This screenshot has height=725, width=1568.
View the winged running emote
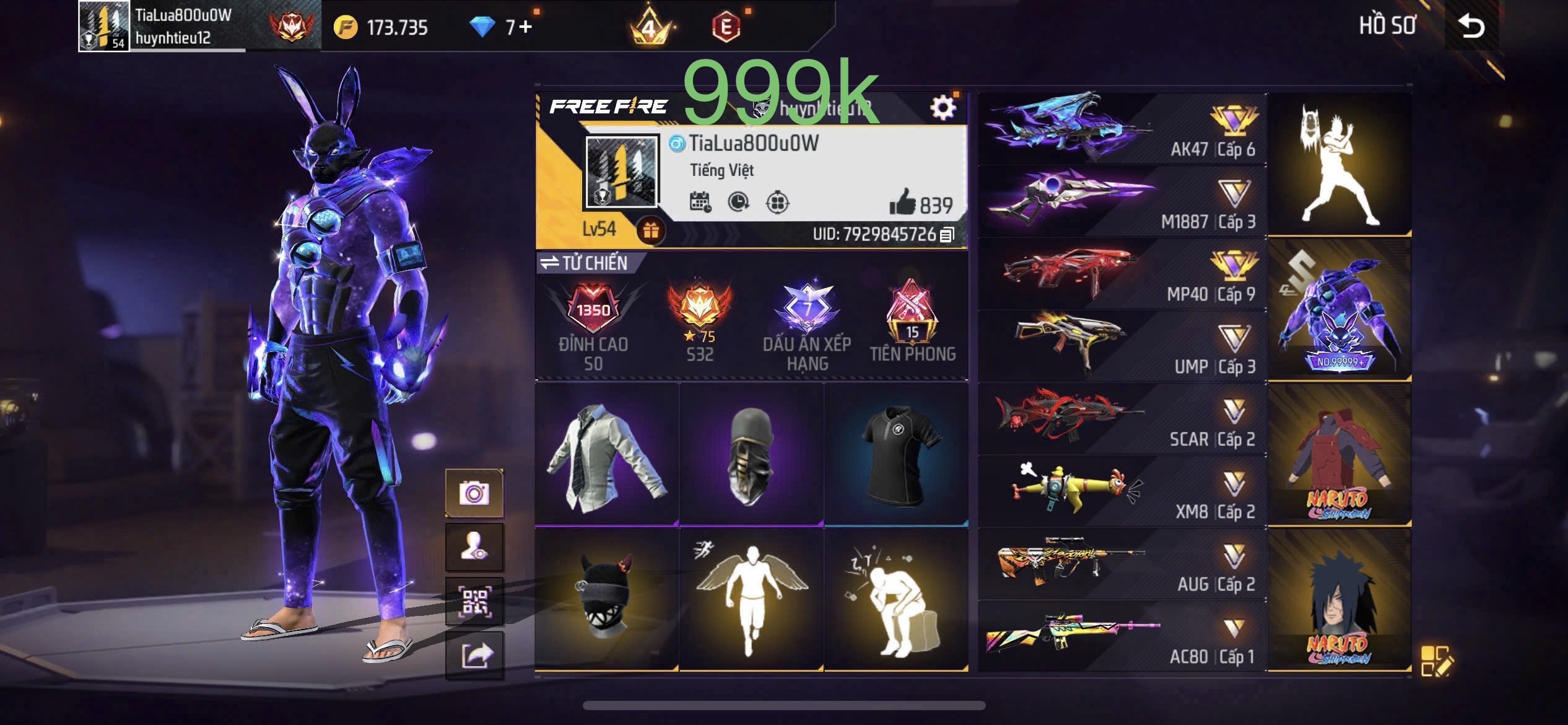[751, 599]
